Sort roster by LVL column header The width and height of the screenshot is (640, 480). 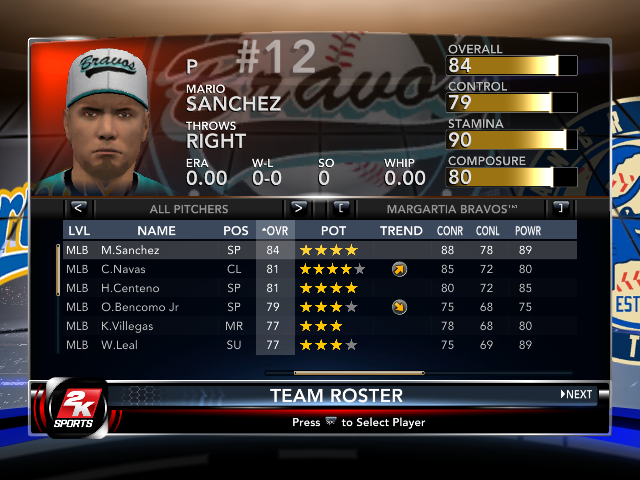point(78,231)
